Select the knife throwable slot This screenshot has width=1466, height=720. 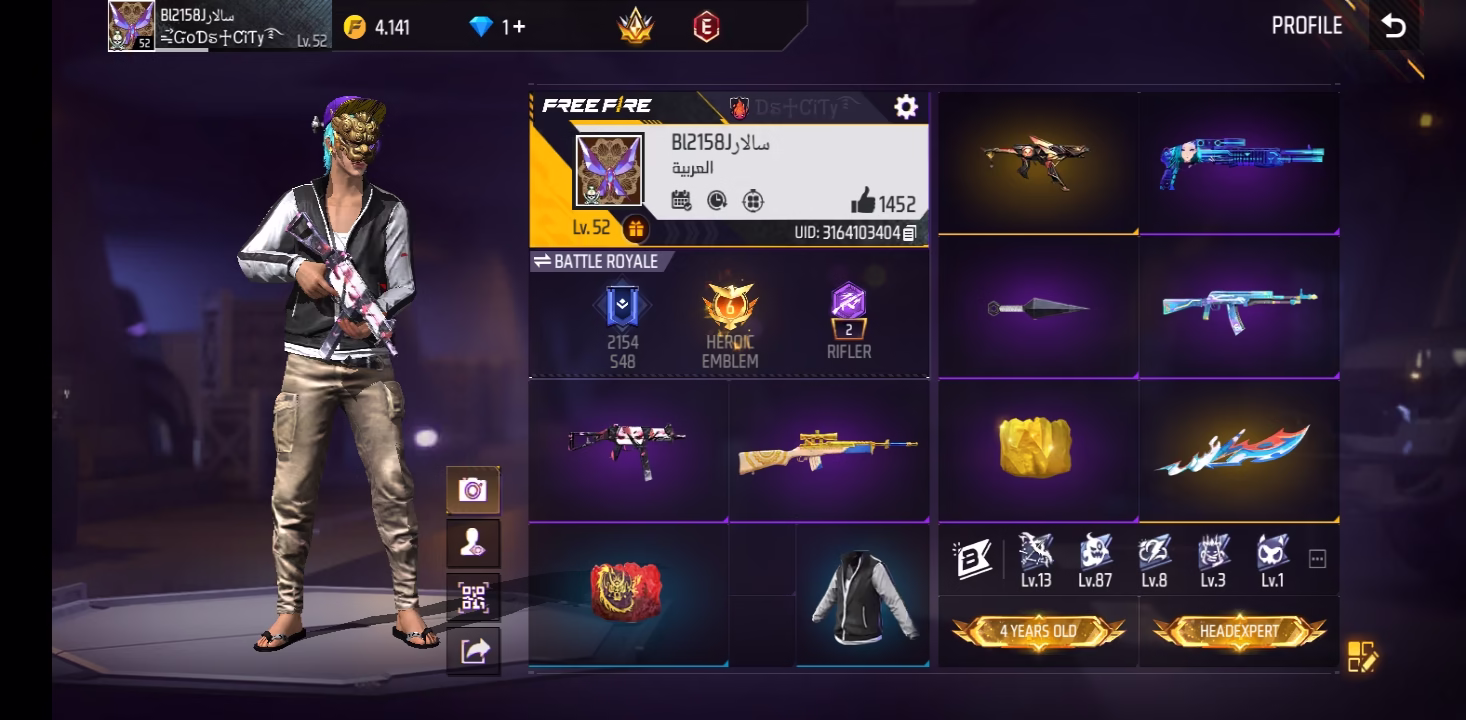(x=1037, y=307)
